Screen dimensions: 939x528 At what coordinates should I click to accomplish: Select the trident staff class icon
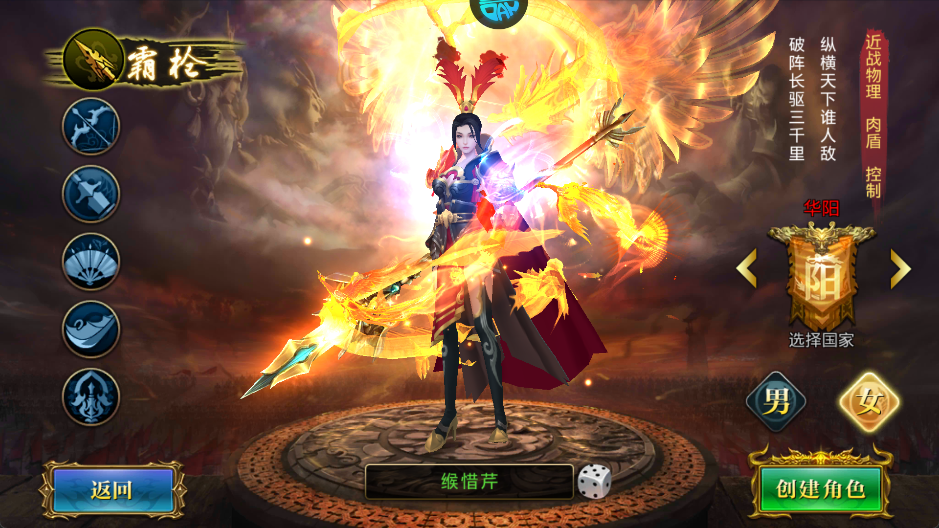91,396
